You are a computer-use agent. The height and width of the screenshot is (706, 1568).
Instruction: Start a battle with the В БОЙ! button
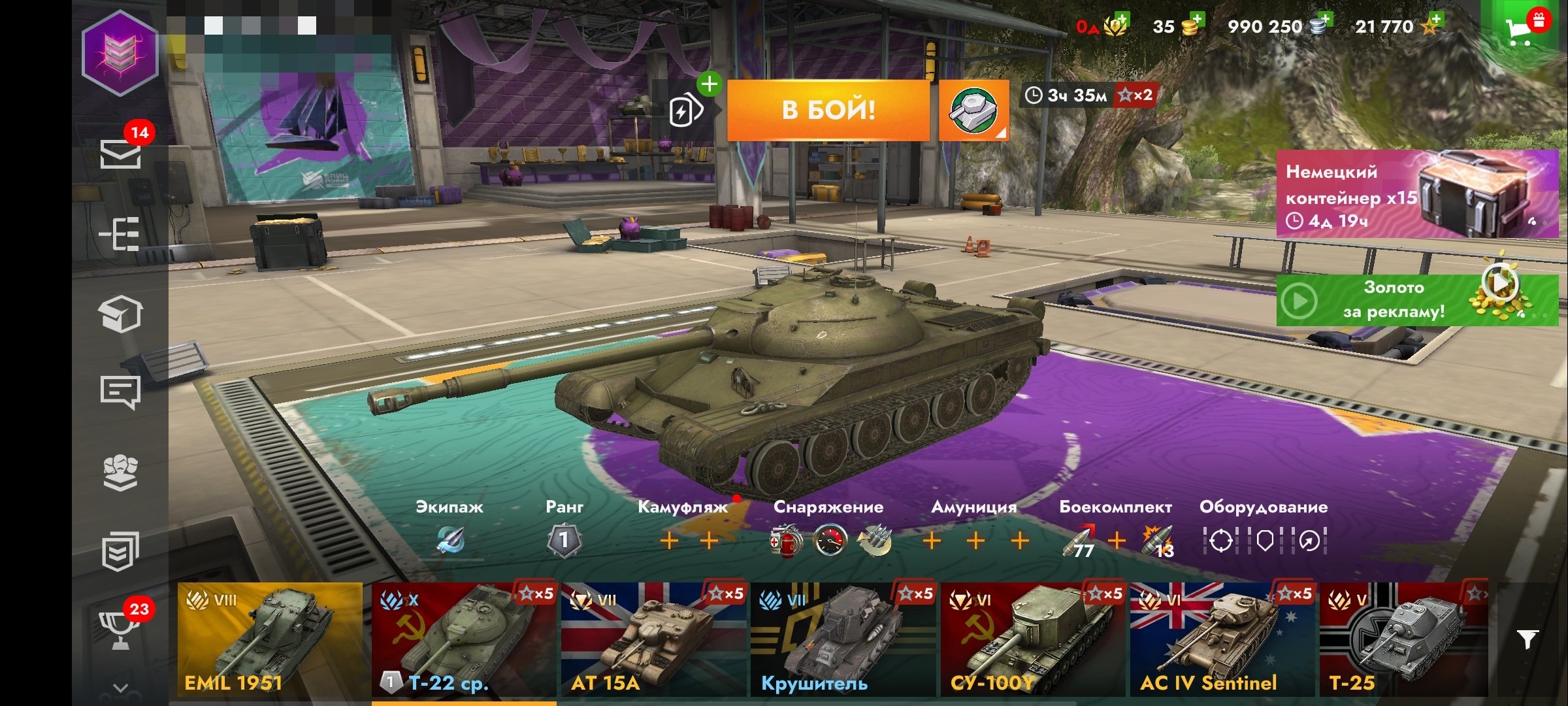coord(828,110)
